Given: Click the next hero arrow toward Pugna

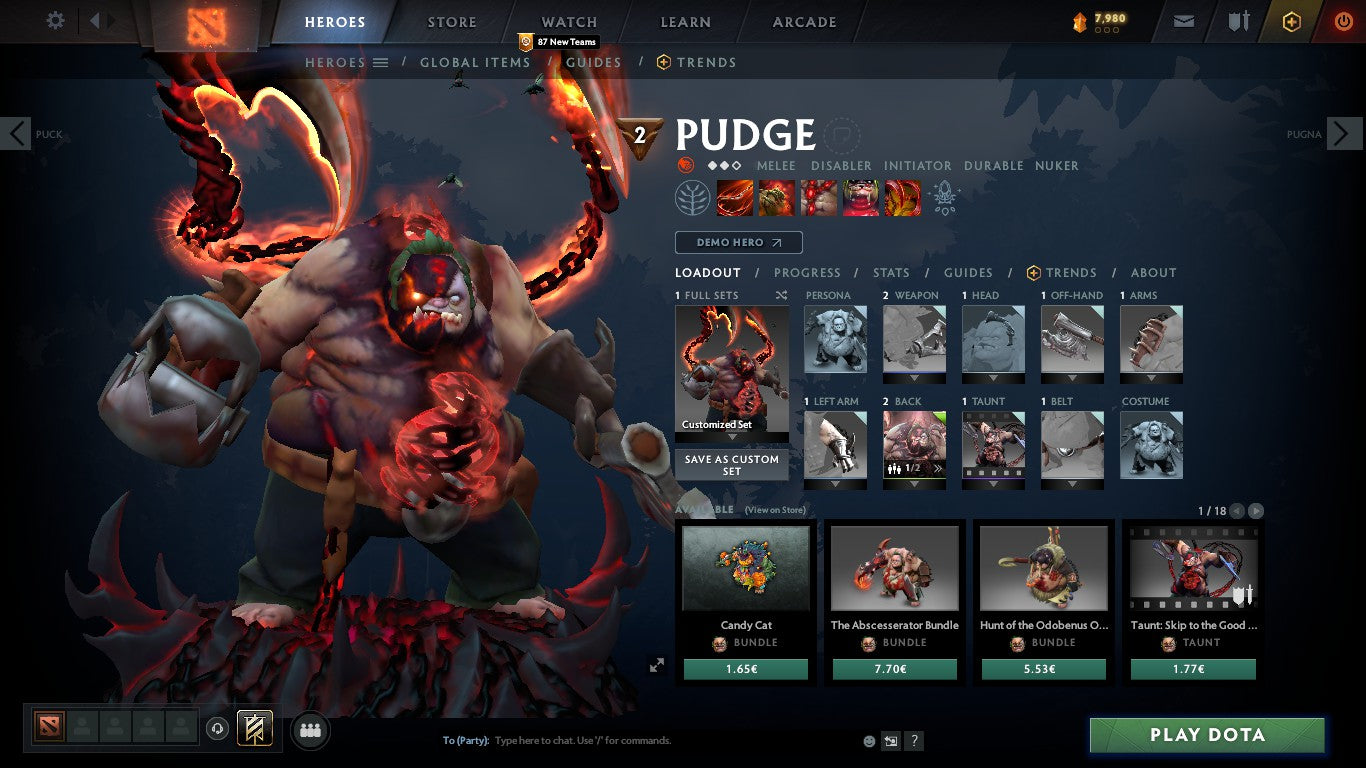Looking at the screenshot, I should 1345,133.
